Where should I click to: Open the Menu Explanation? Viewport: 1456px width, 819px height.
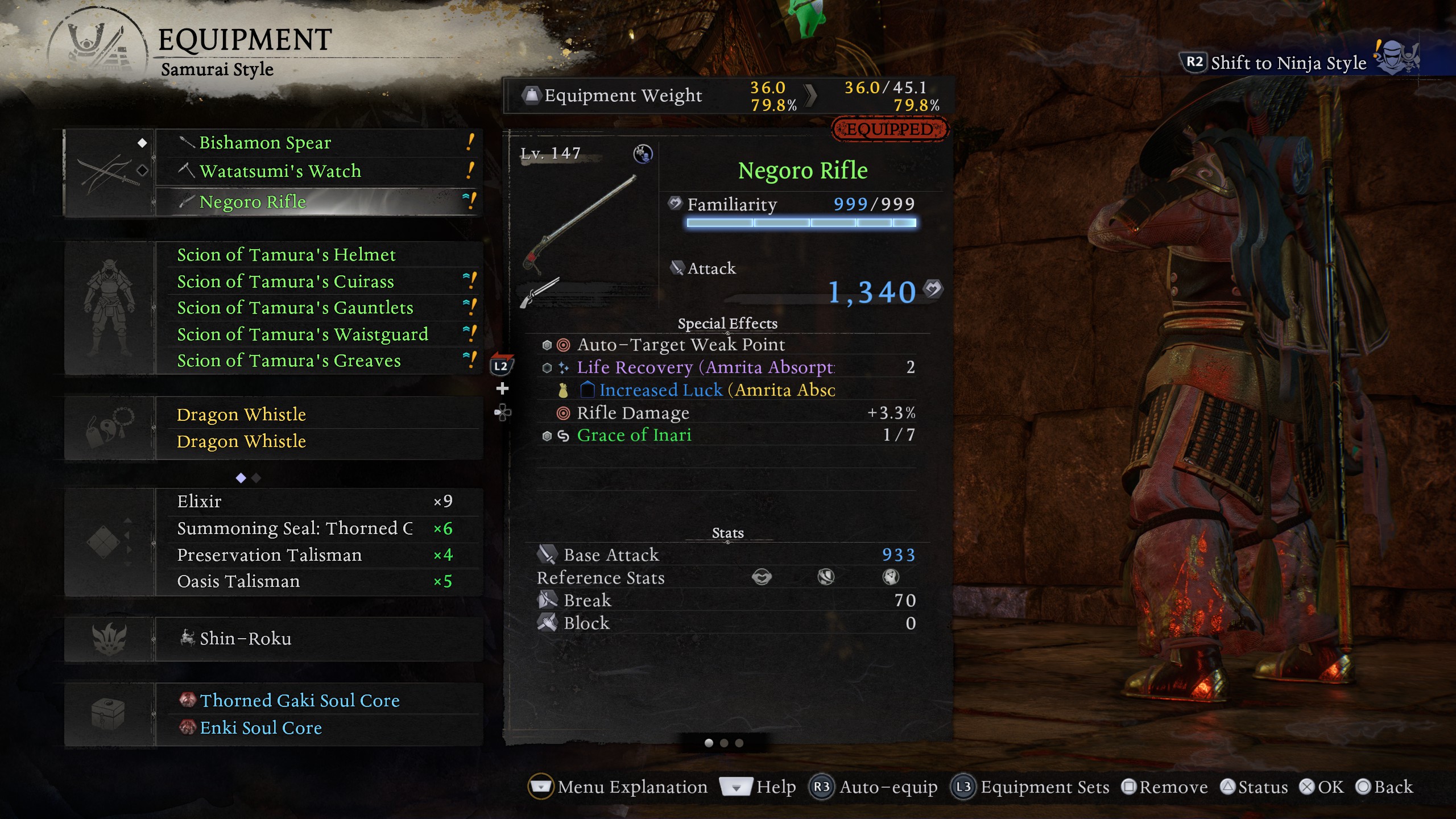619,787
